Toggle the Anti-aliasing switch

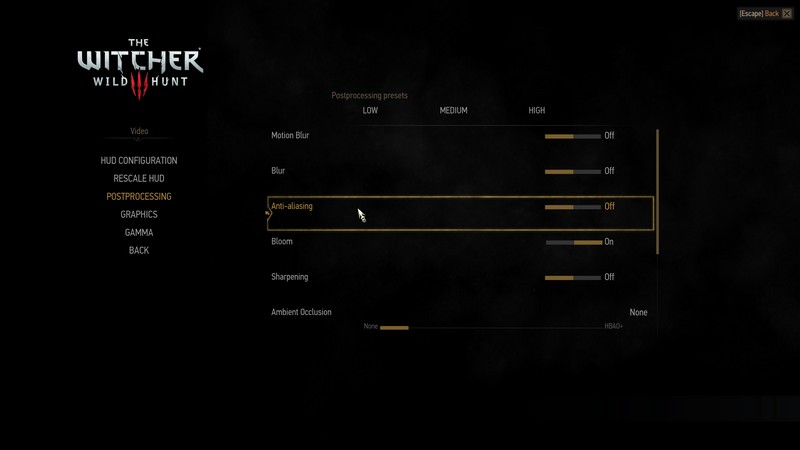click(573, 207)
